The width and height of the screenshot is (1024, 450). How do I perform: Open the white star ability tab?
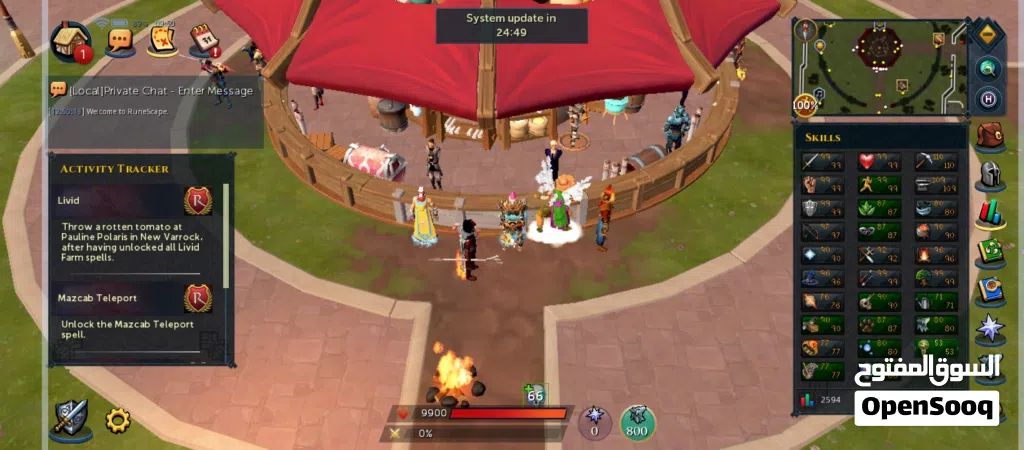(991, 327)
